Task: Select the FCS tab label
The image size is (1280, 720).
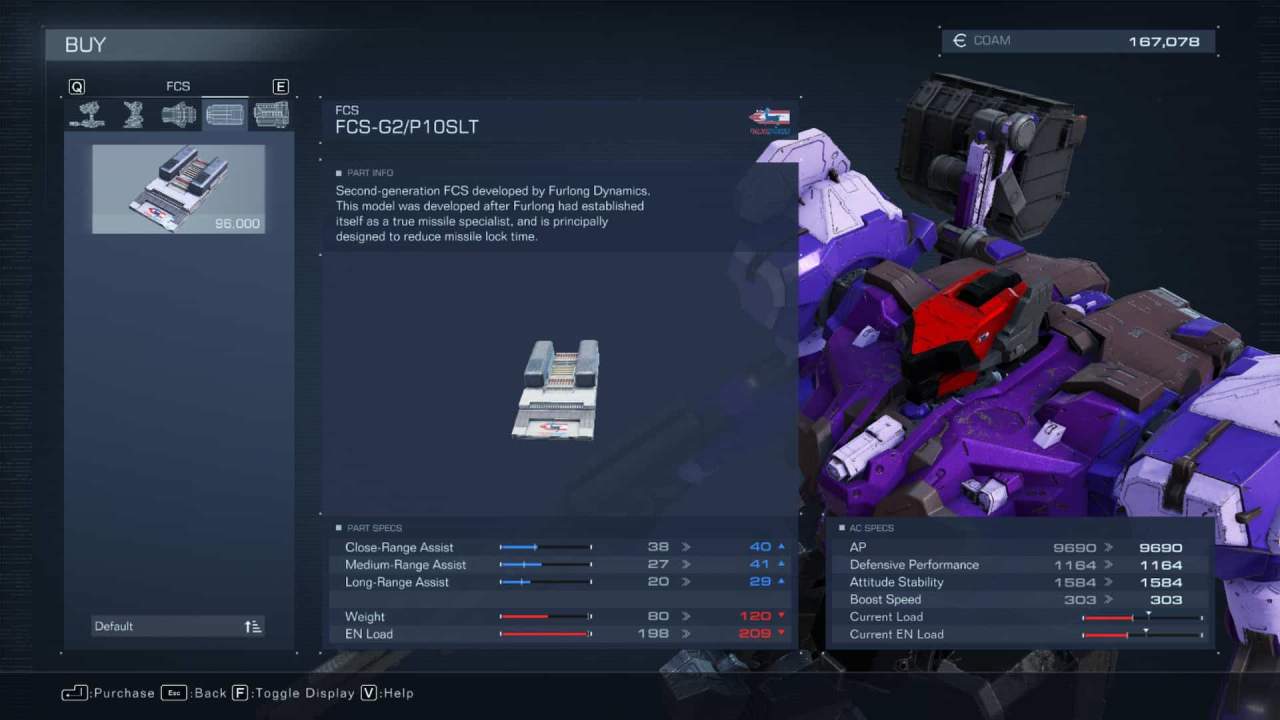Action: [x=178, y=86]
